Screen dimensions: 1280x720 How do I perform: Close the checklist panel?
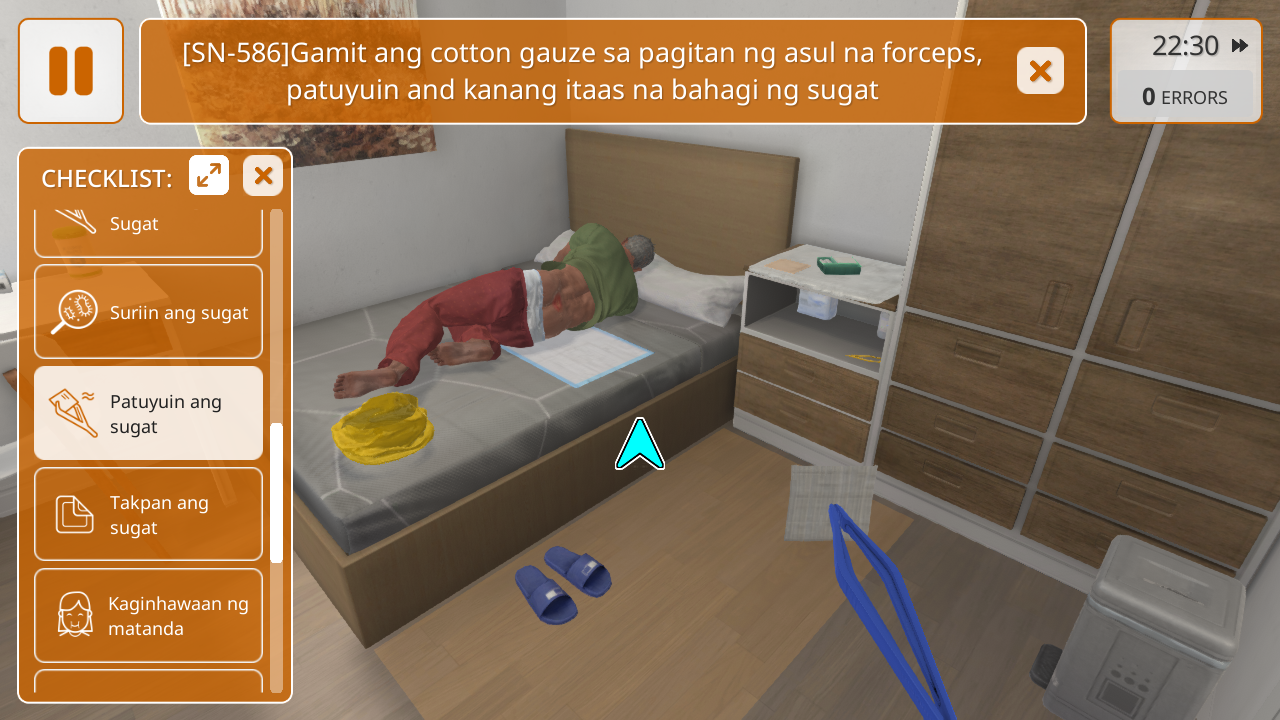pyautogui.click(x=263, y=176)
